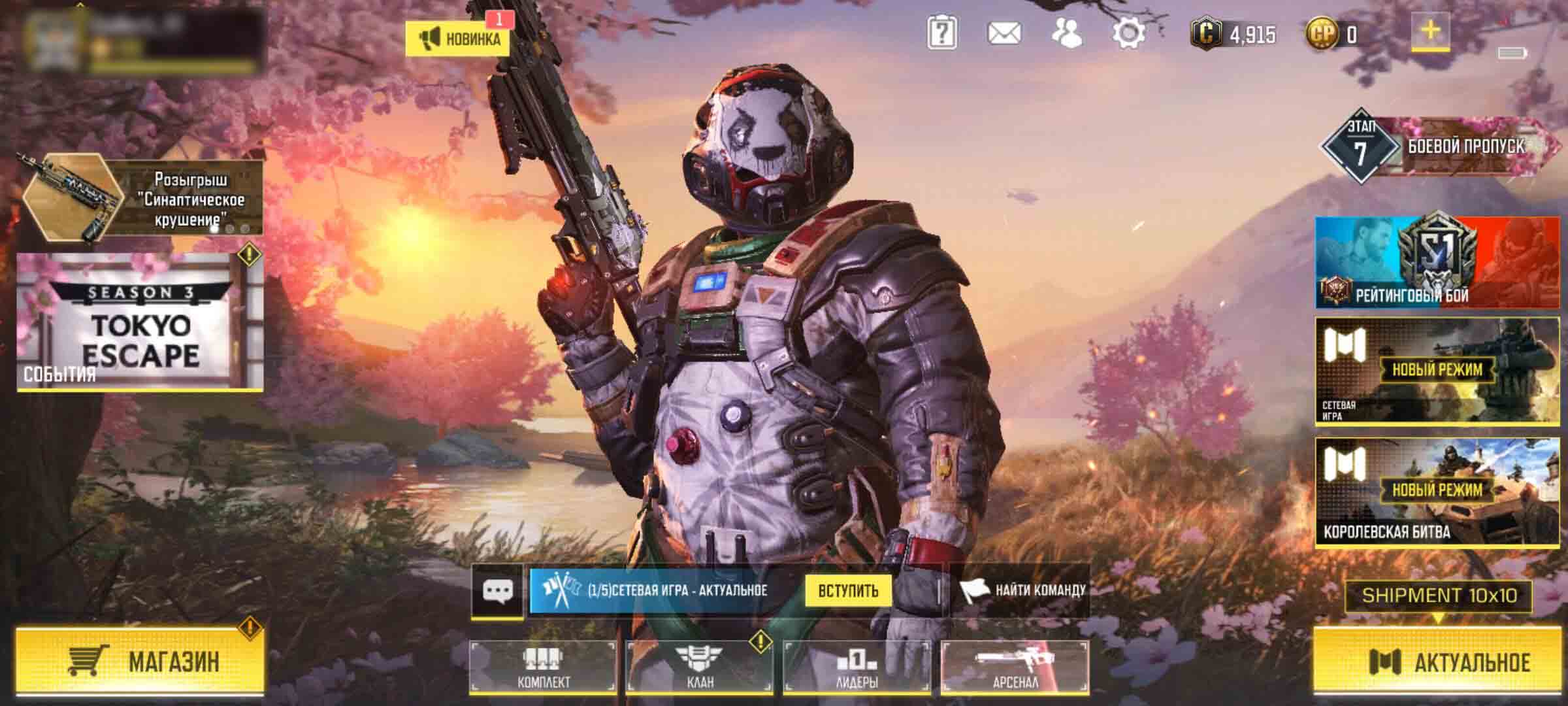Select Рейтинговый бой ranked mode
The height and width of the screenshot is (706, 1568).
[x=1437, y=263]
